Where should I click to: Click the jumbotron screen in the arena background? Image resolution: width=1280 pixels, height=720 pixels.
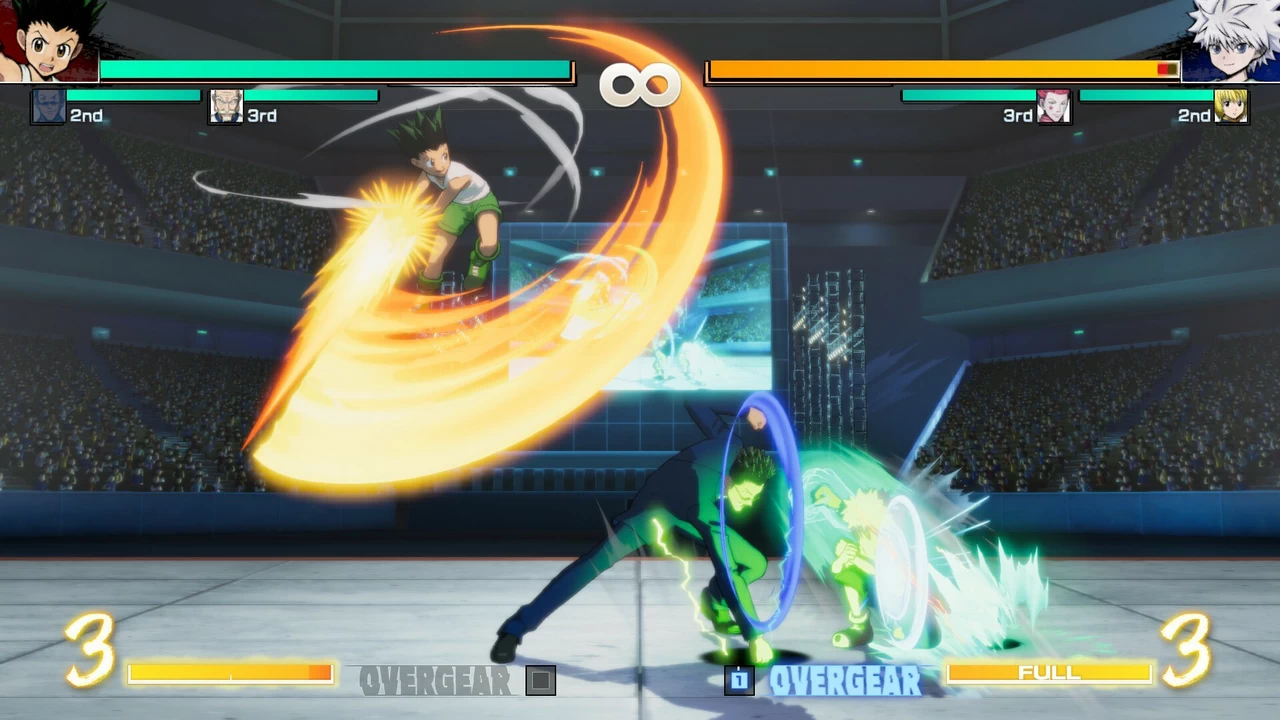[640, 310]
